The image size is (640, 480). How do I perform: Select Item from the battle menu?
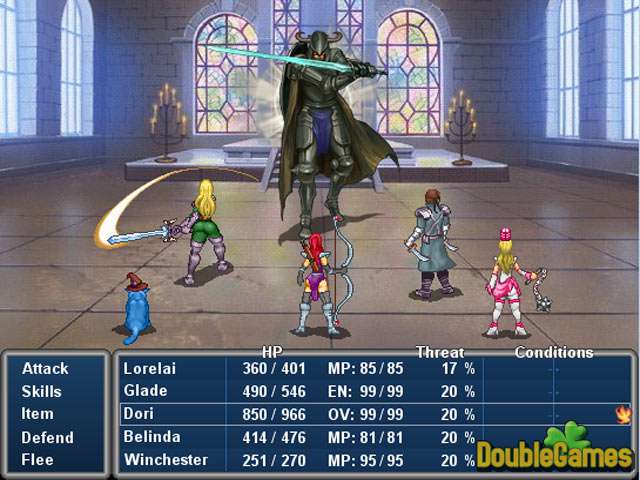pyautogui.click(x=37, y=414)
